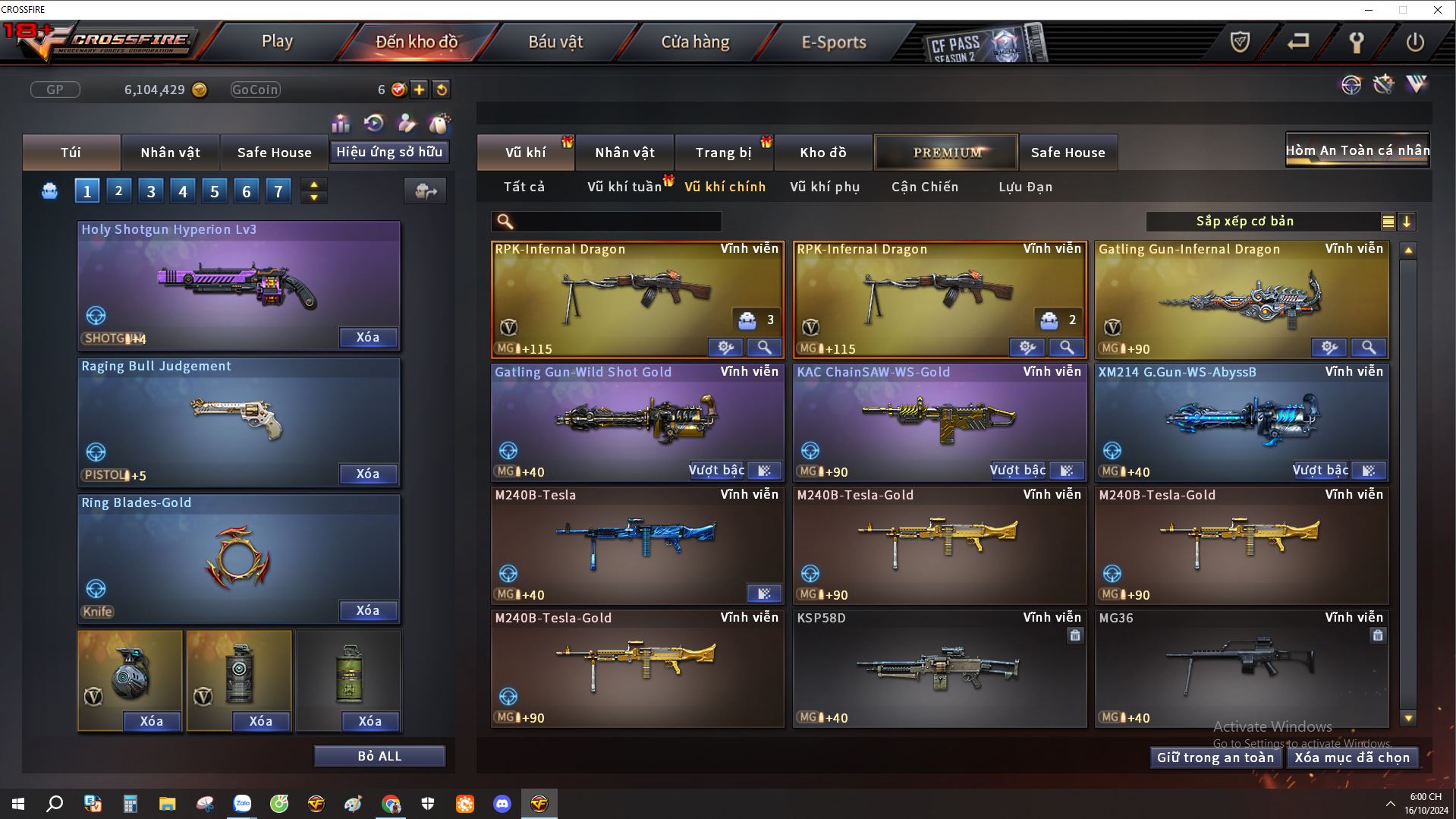
Task: Close the CrossFire window
Action: 1437,10
